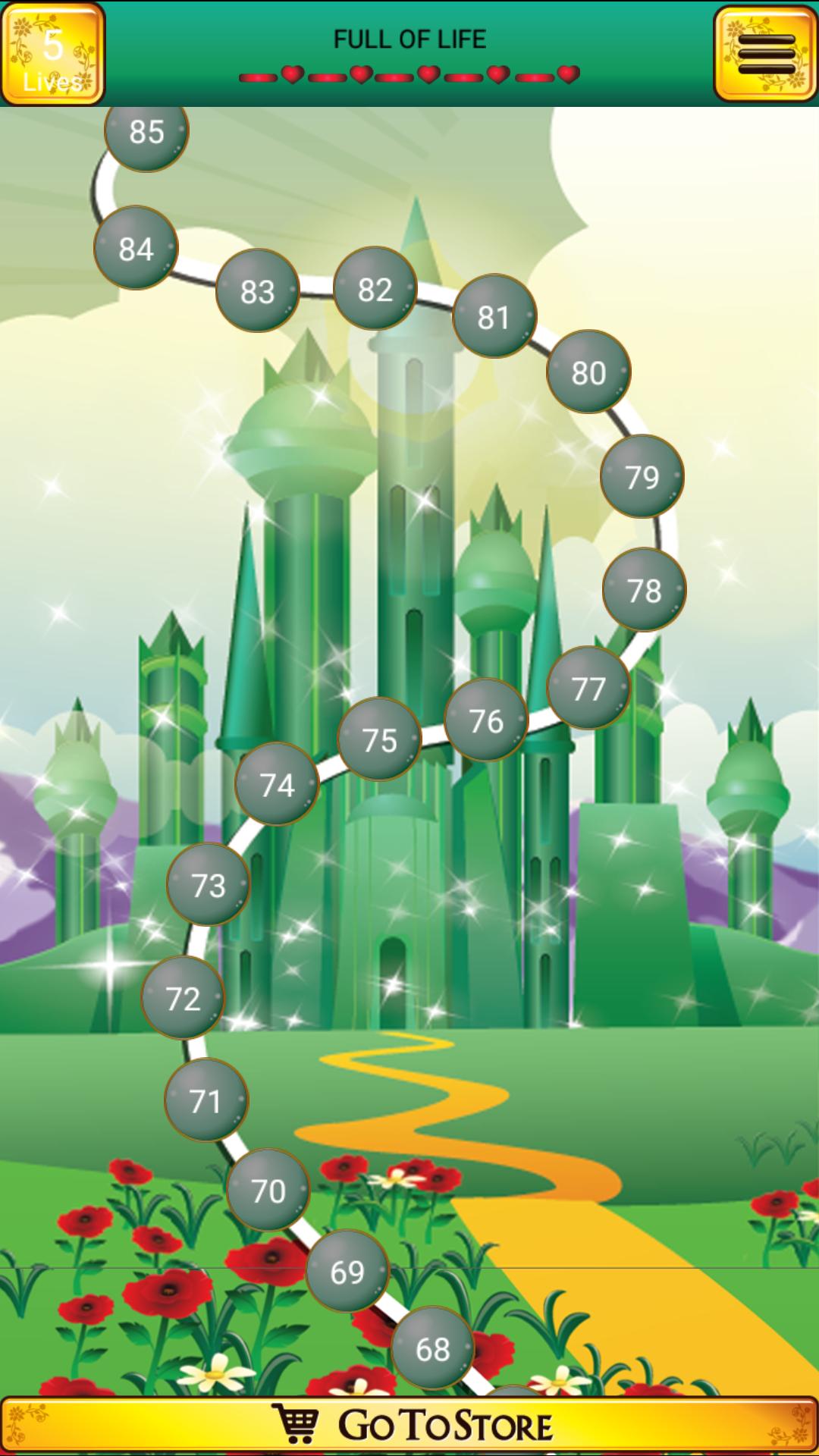Image resolution: width=819 pixels, height=1456 pixels.
Task: Select level 75 node
Action: tap(379, 739)
